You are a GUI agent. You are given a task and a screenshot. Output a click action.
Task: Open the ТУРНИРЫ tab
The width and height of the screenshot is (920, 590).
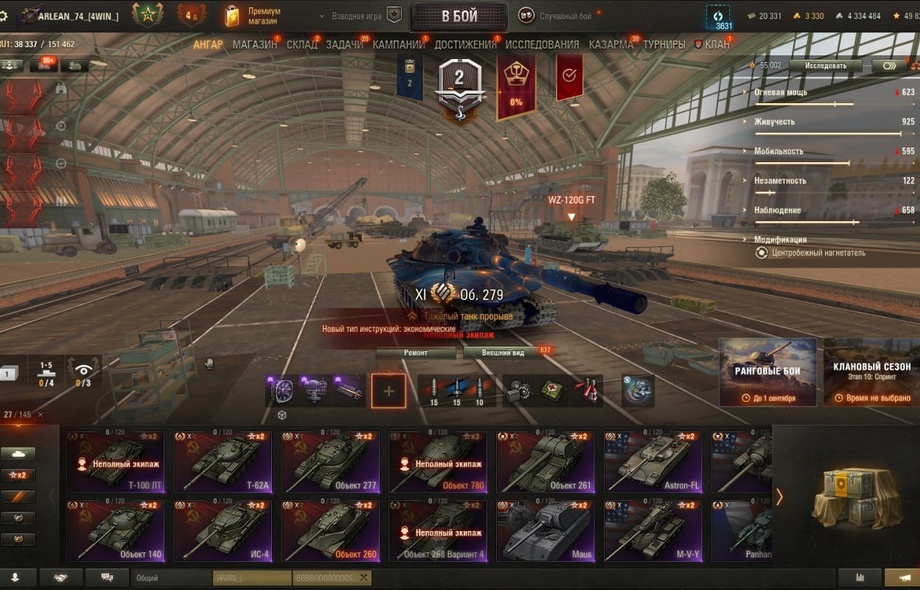[664, 45]
